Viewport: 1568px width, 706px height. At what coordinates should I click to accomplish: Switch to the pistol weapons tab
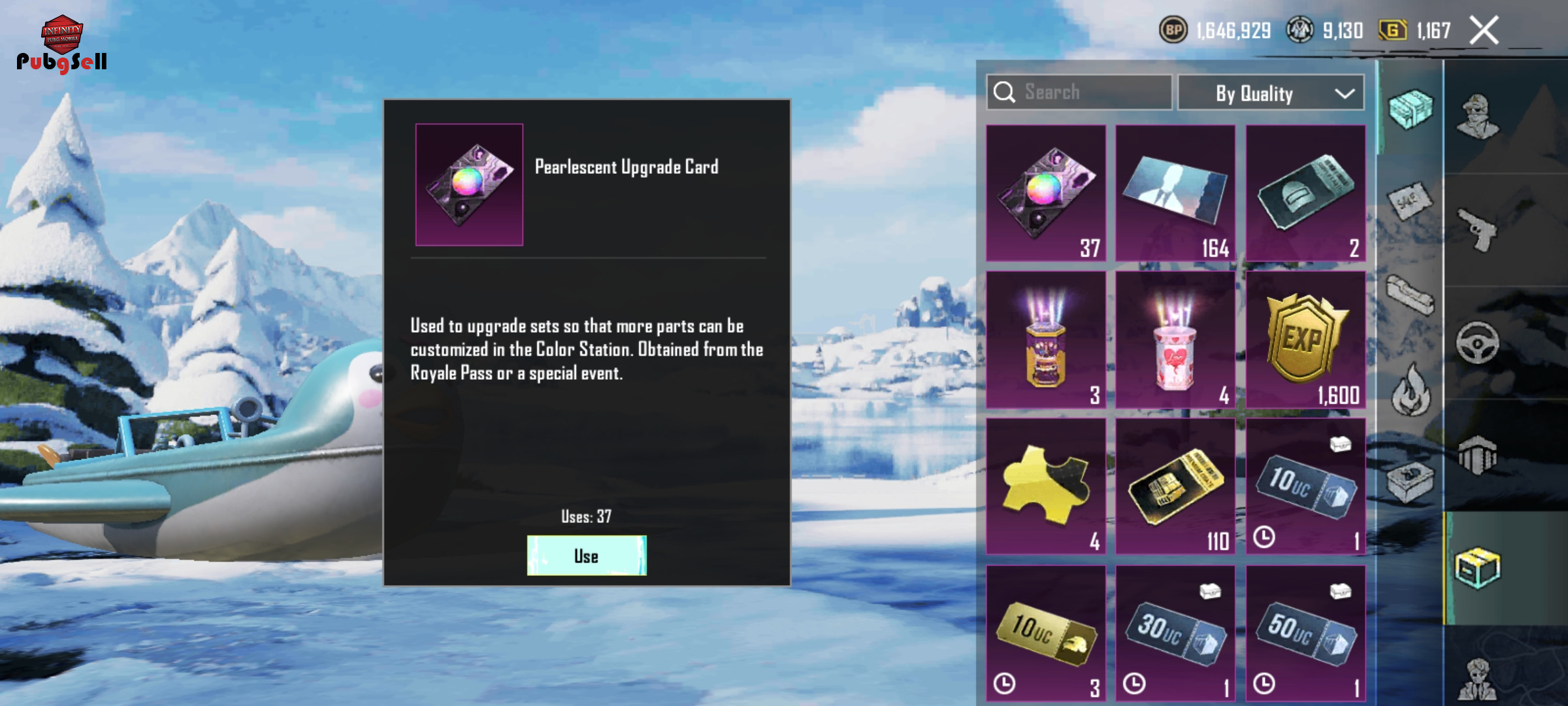click(1478, 230)
